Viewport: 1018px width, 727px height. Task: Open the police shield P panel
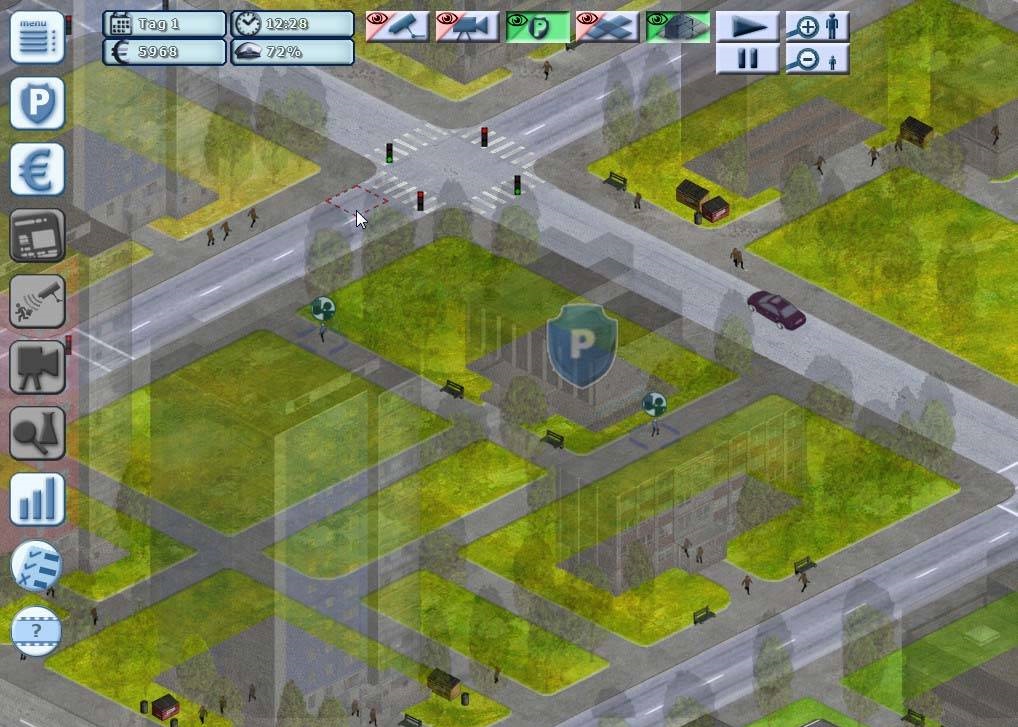point(38,103)
